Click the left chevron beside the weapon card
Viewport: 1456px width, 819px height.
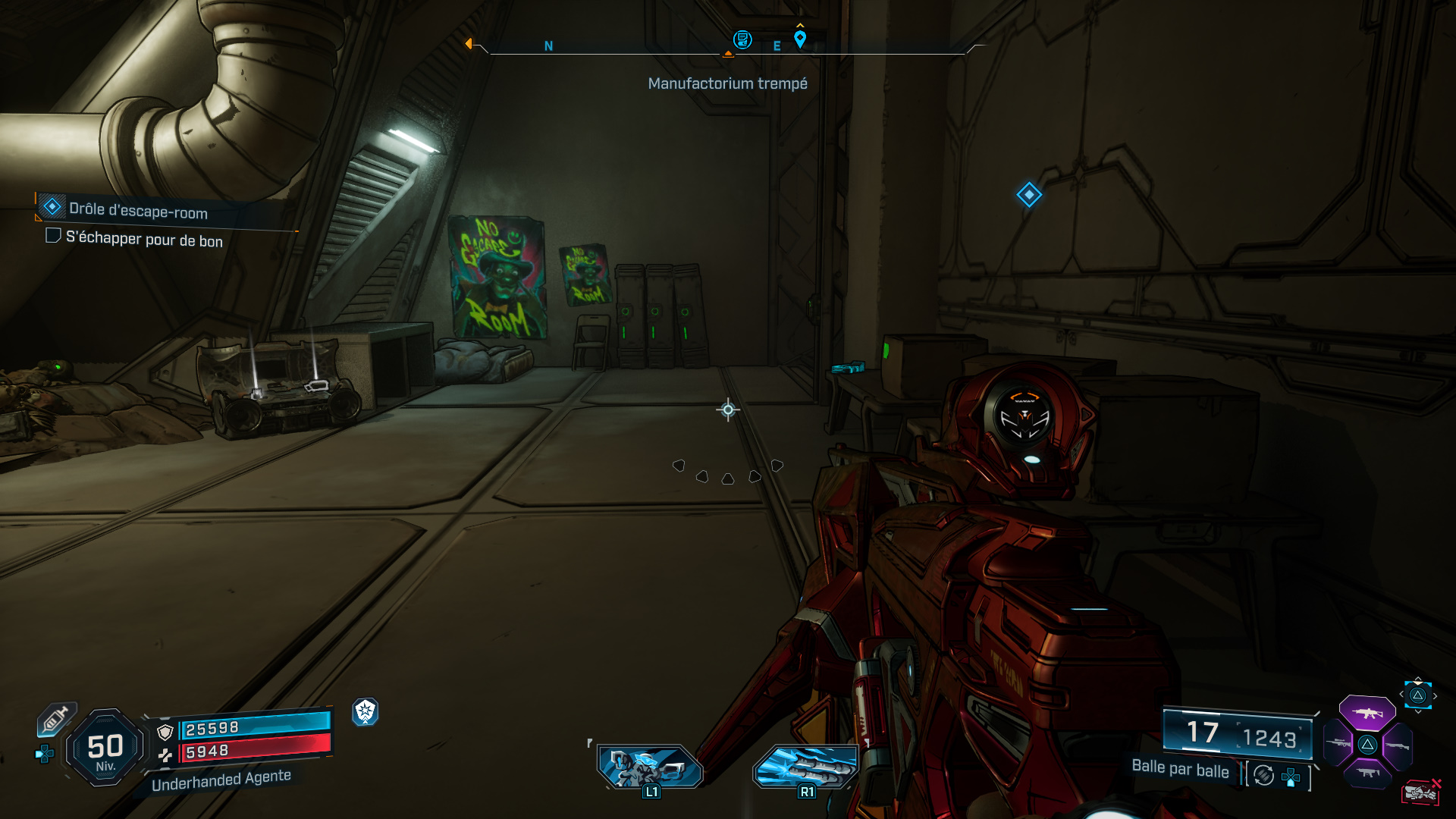coord(1401,695)
